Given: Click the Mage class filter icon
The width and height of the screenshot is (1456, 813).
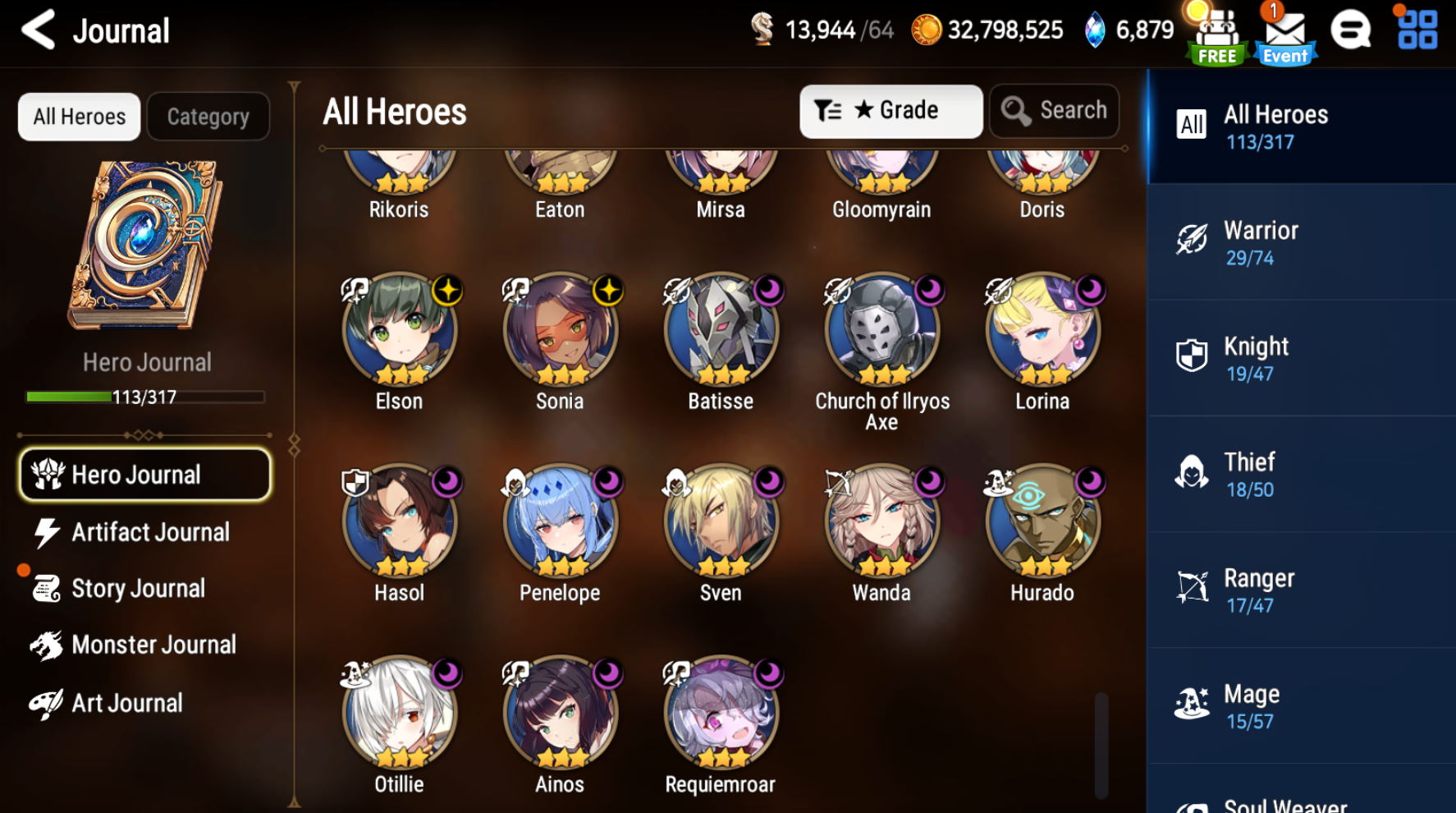Looking at the screenshot, I should coord(1191,703).
